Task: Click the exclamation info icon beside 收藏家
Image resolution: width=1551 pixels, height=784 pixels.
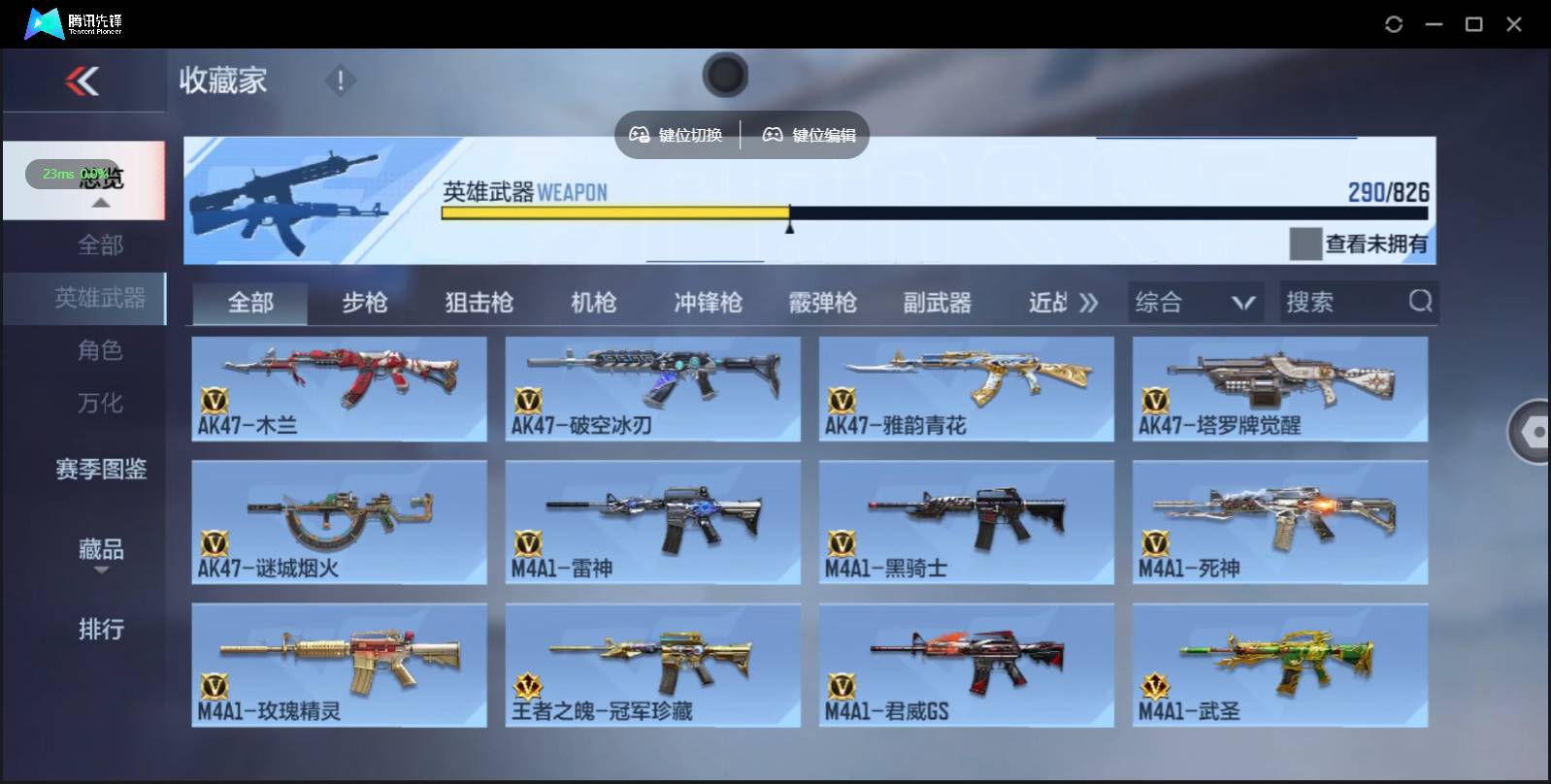Action: click(340, 82)
